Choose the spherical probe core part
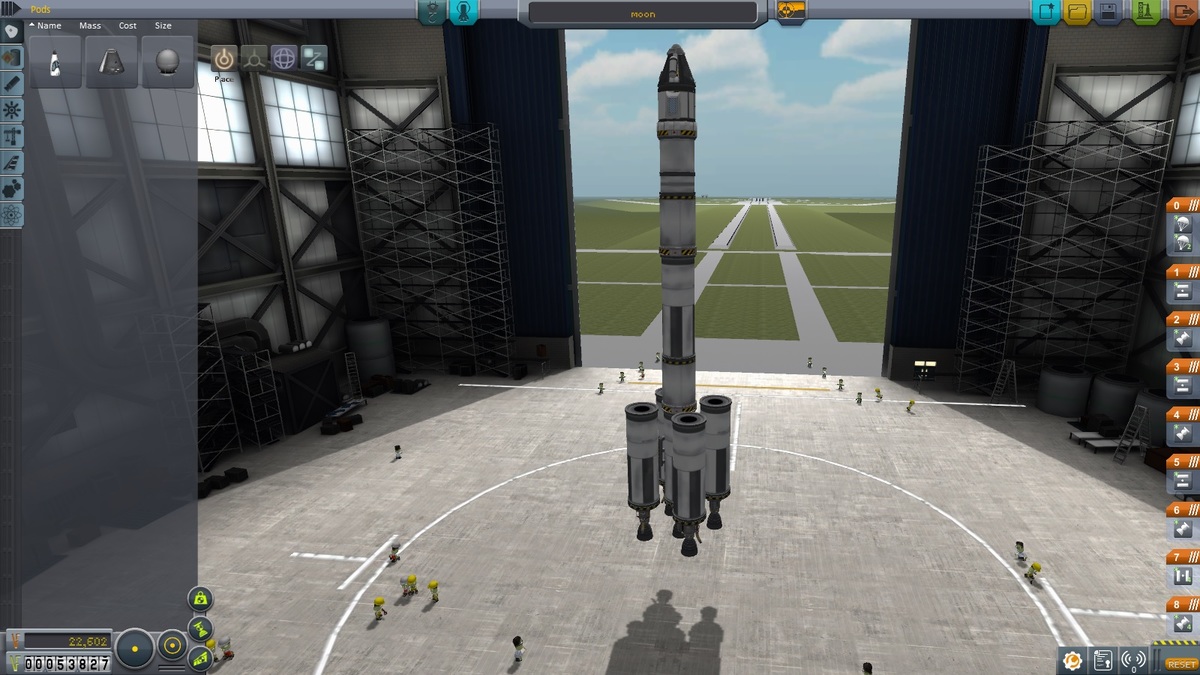This screenshot has height=675, width=1200. 167,62
